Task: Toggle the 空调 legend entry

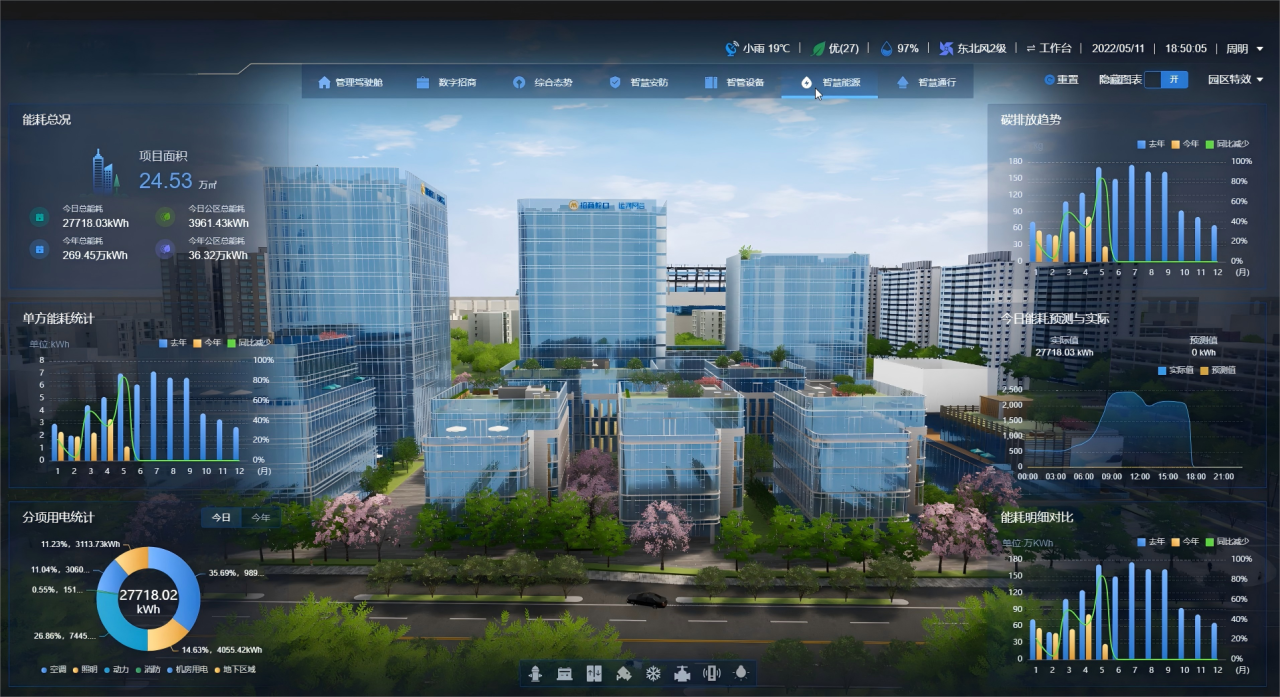Action: 52,669
